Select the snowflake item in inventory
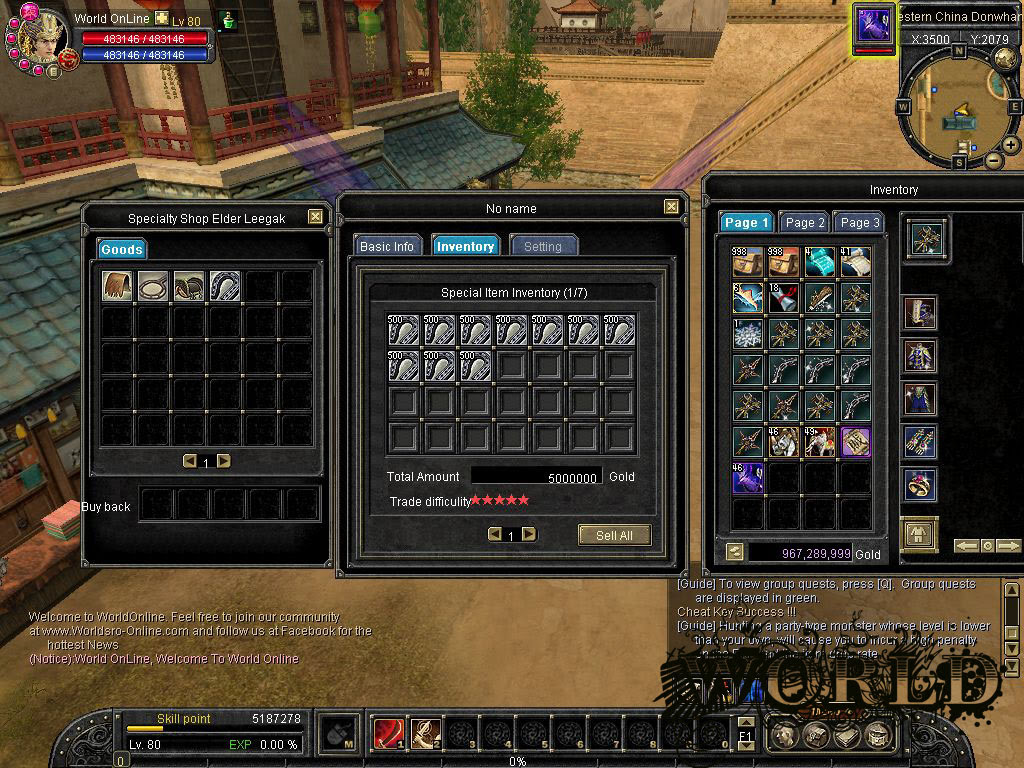The height and width of the screenshot is (768, 1024). coord(748,334)
